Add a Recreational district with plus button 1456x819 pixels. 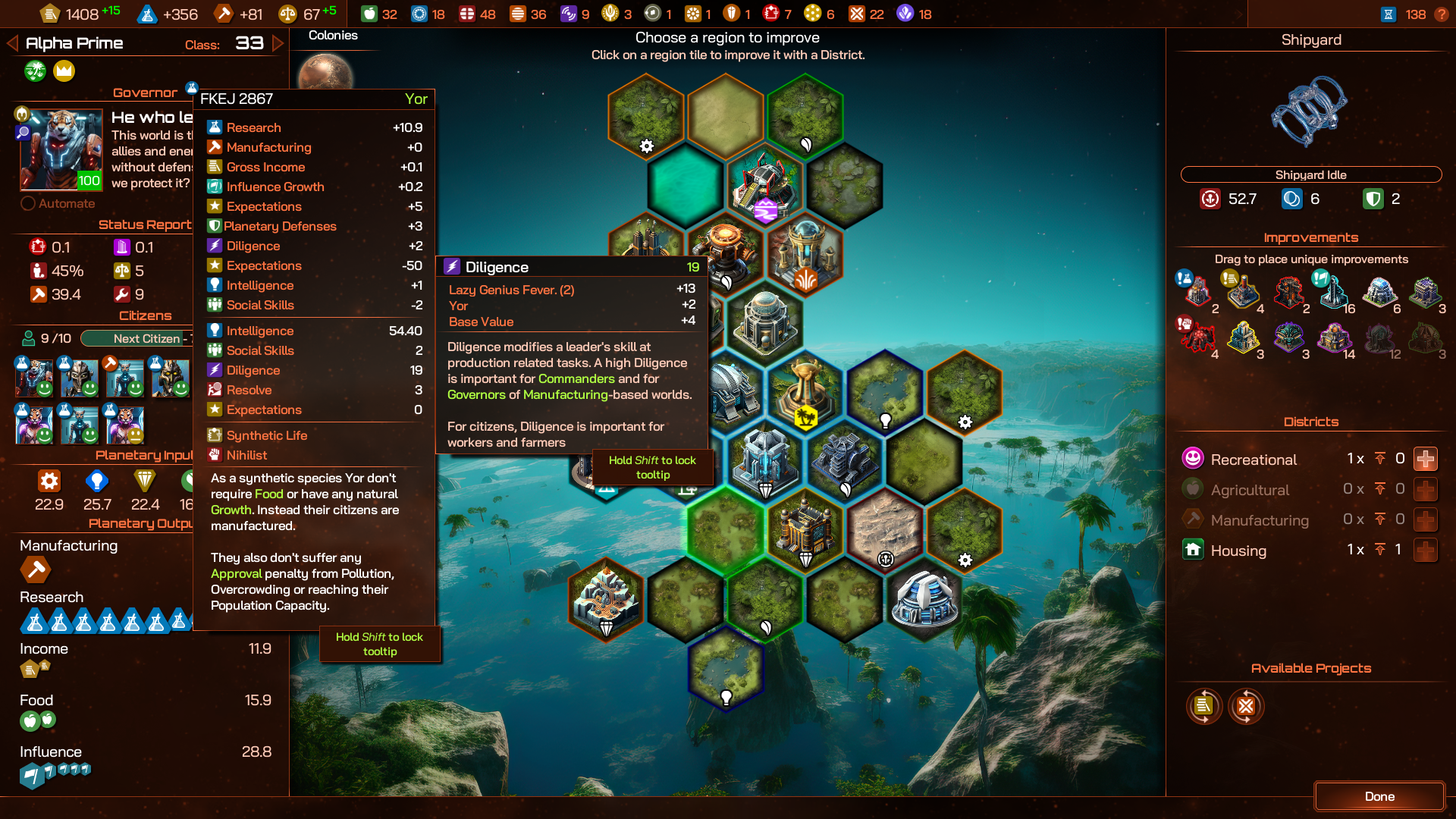pyautogui.click(x=1426, y=459)
